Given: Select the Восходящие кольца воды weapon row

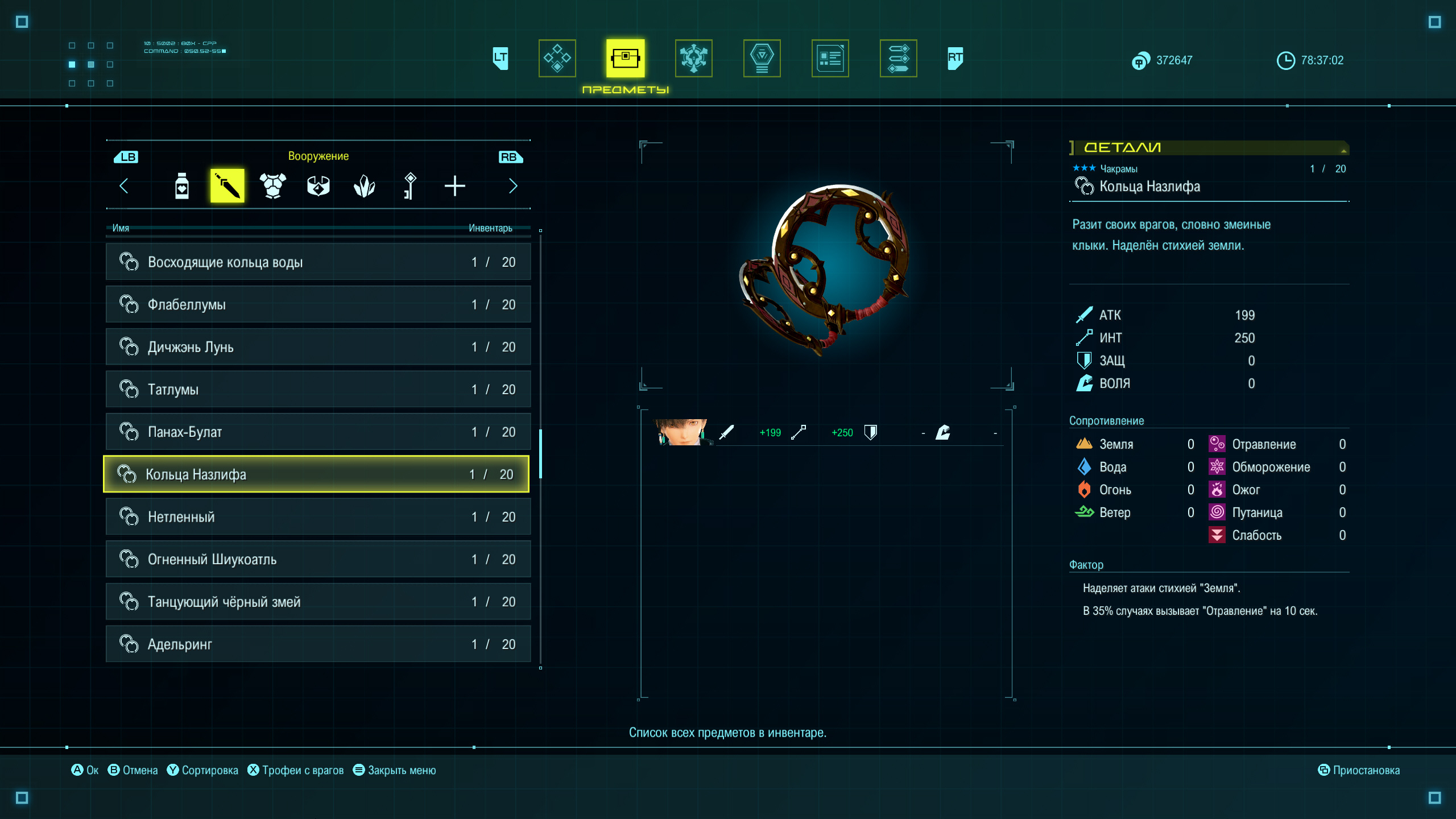Looking at the screenshot, I should point(317,262).
